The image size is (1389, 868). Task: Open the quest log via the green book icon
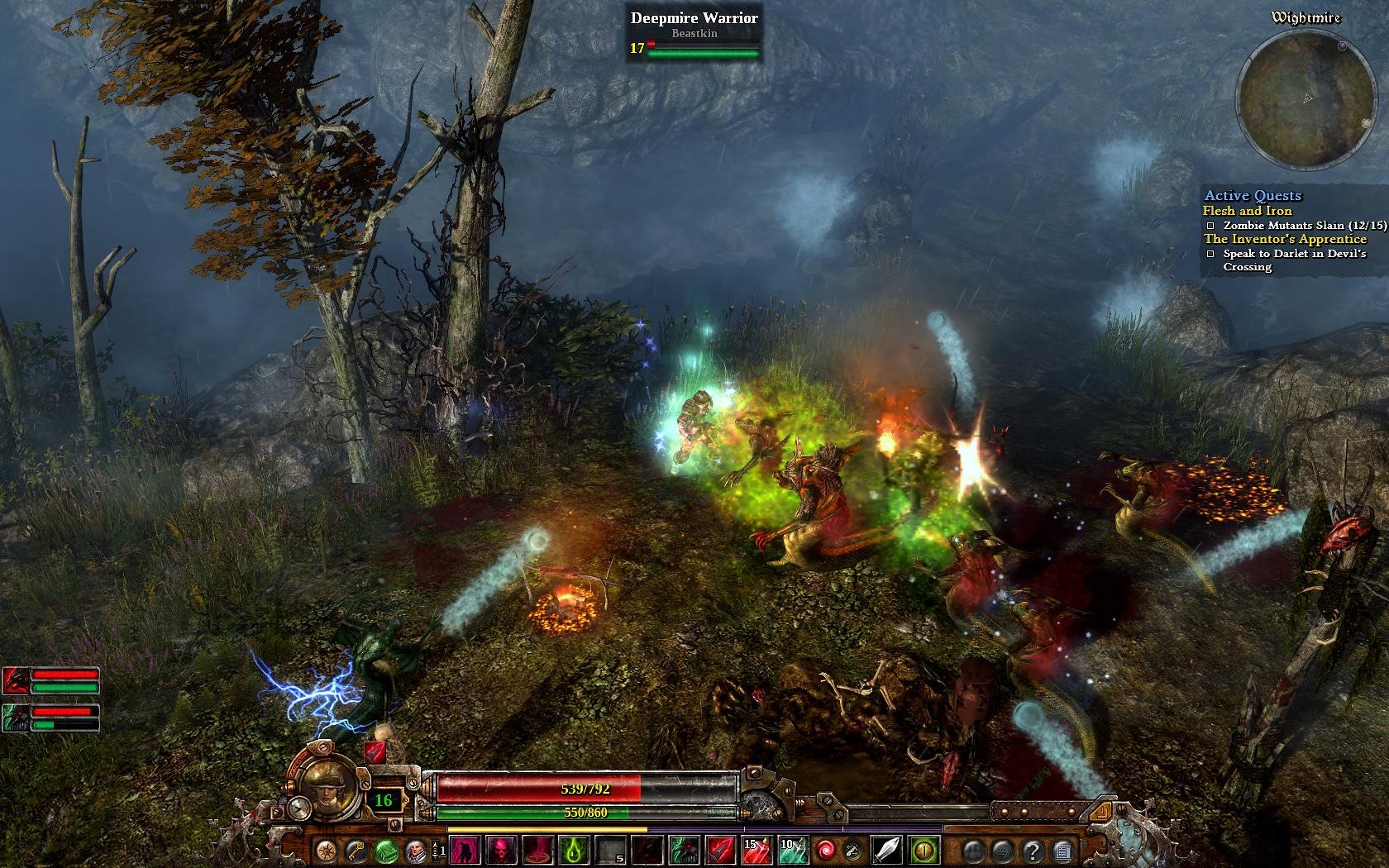pyautogui.click(x=387, y=852)
